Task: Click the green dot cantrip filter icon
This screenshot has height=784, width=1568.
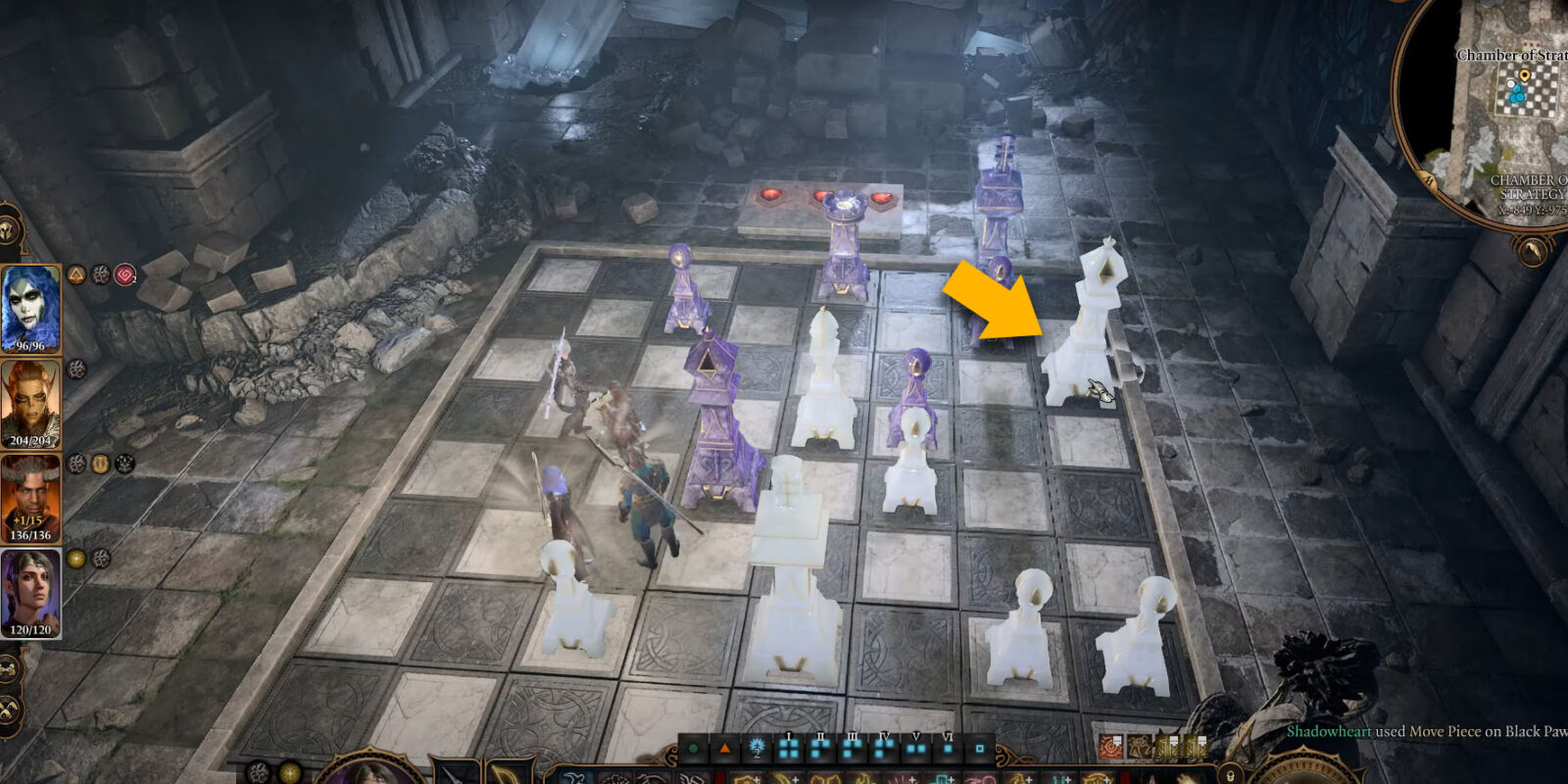Action: click(691, 750)
